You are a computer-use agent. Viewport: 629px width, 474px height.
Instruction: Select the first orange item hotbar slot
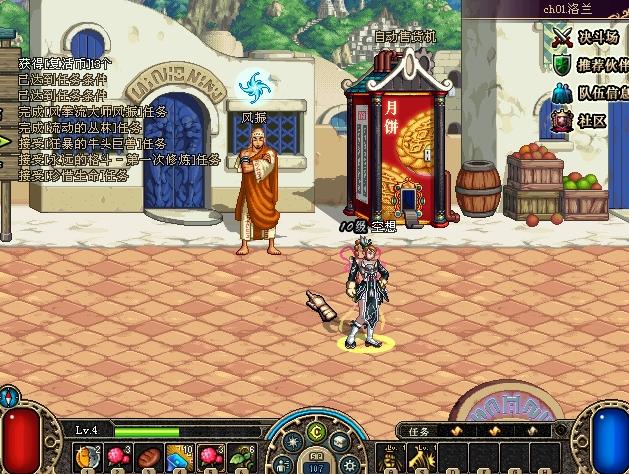[86, 456]
